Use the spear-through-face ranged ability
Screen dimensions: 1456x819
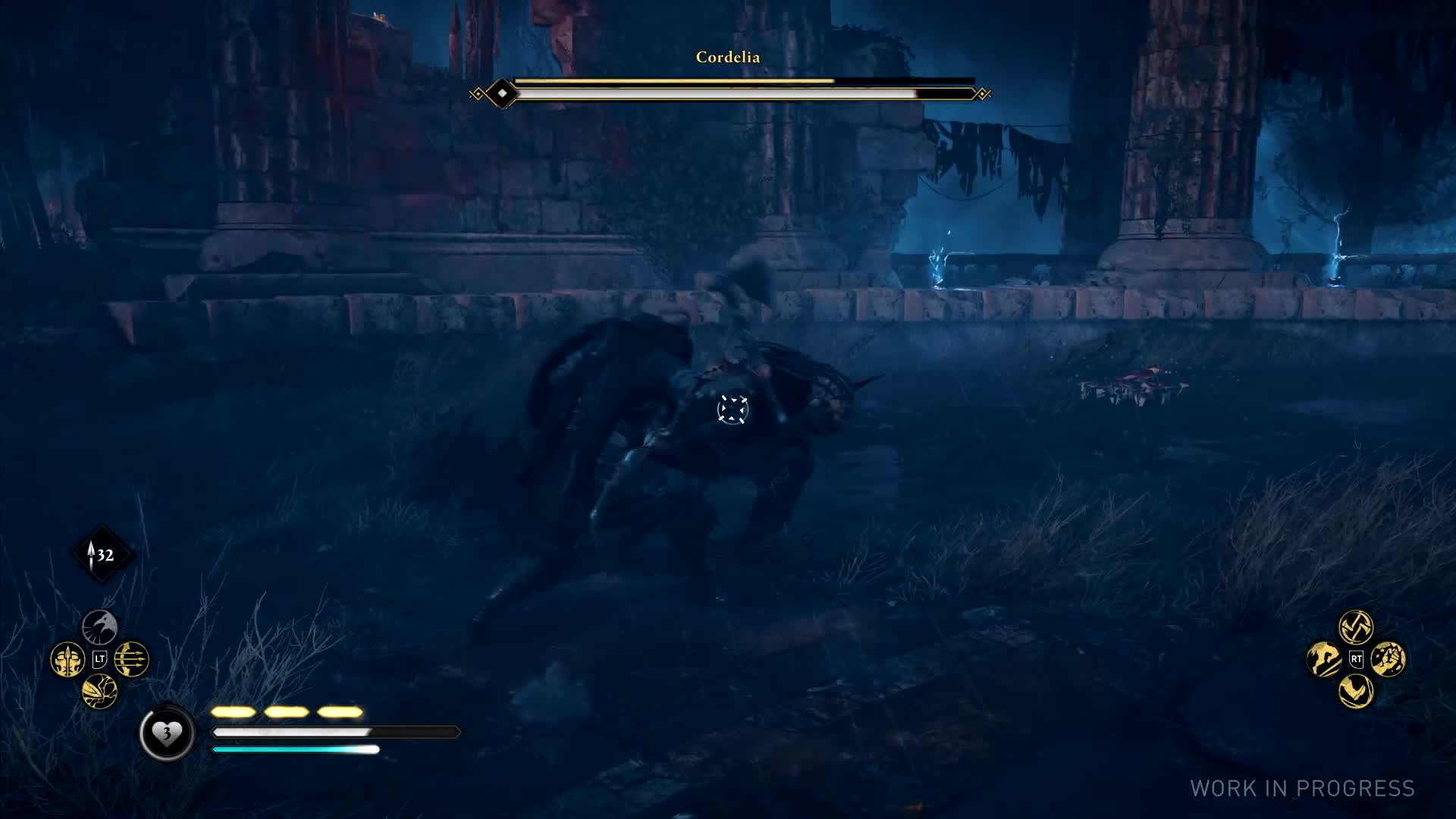[67, 659]
